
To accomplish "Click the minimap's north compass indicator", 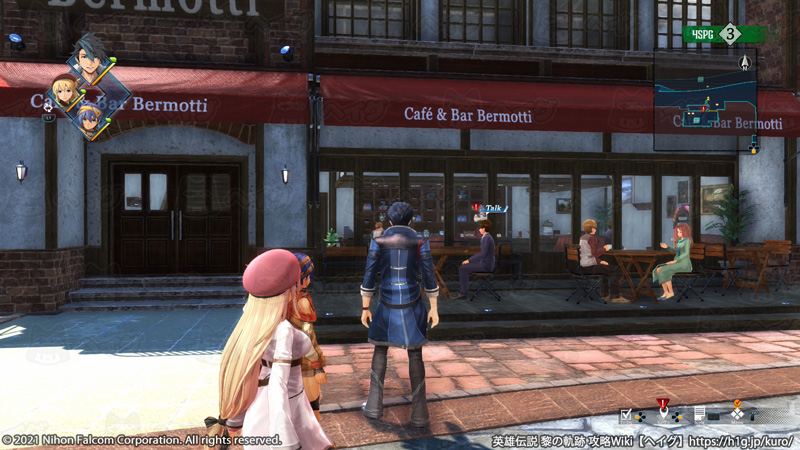I will point(745,62).
